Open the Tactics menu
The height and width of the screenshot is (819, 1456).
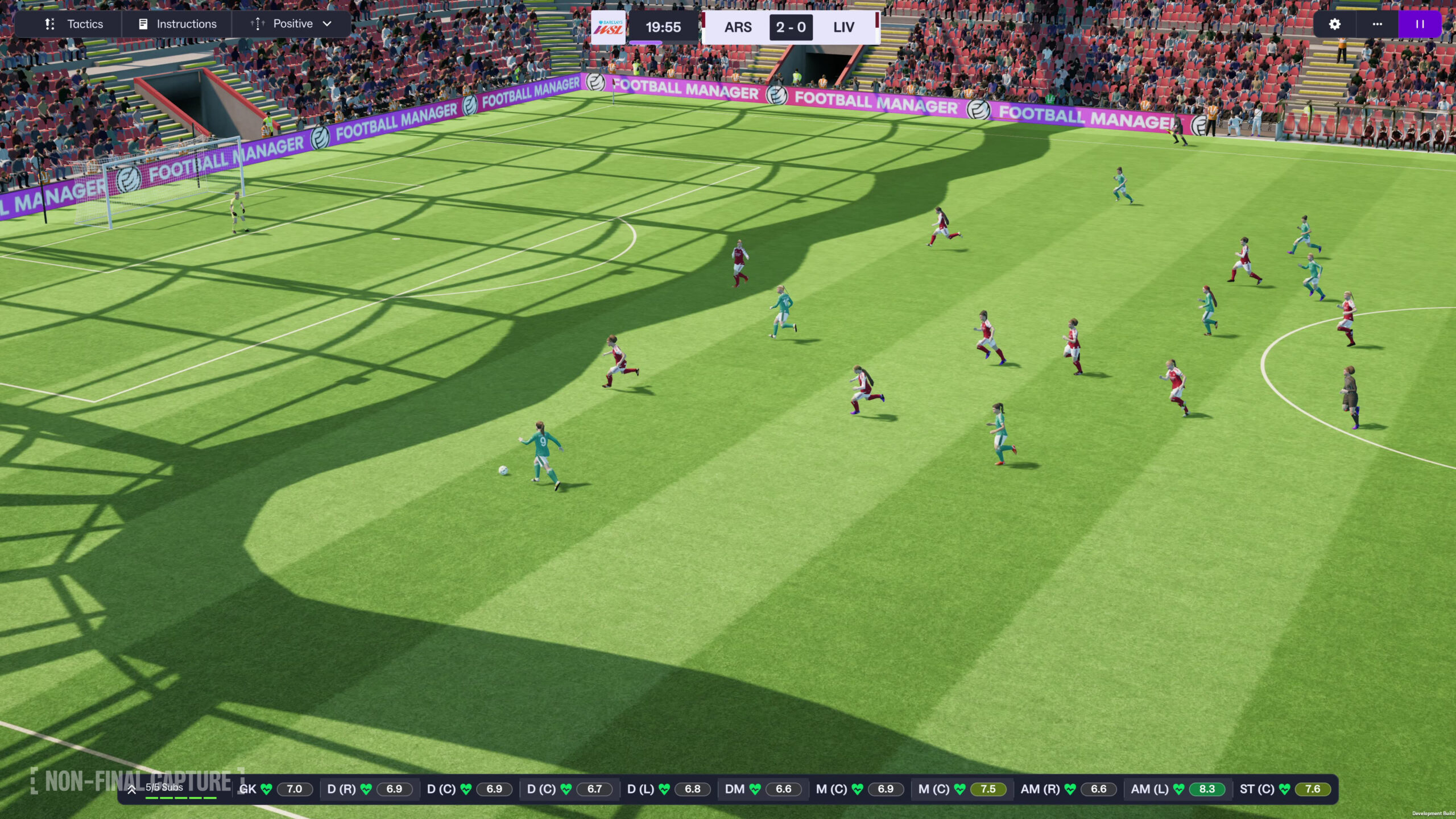(x=85, y=24)
